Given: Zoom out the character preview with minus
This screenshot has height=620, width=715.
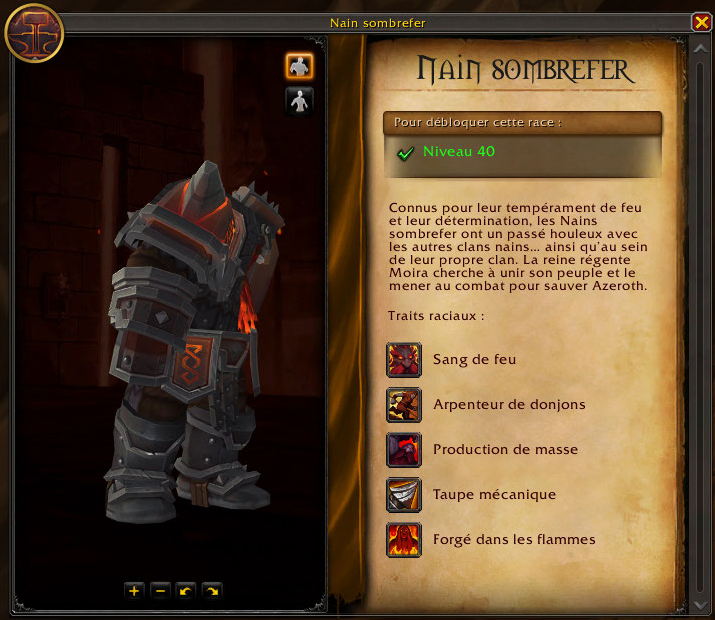Looking at the screenshot, I should [160, 591].
